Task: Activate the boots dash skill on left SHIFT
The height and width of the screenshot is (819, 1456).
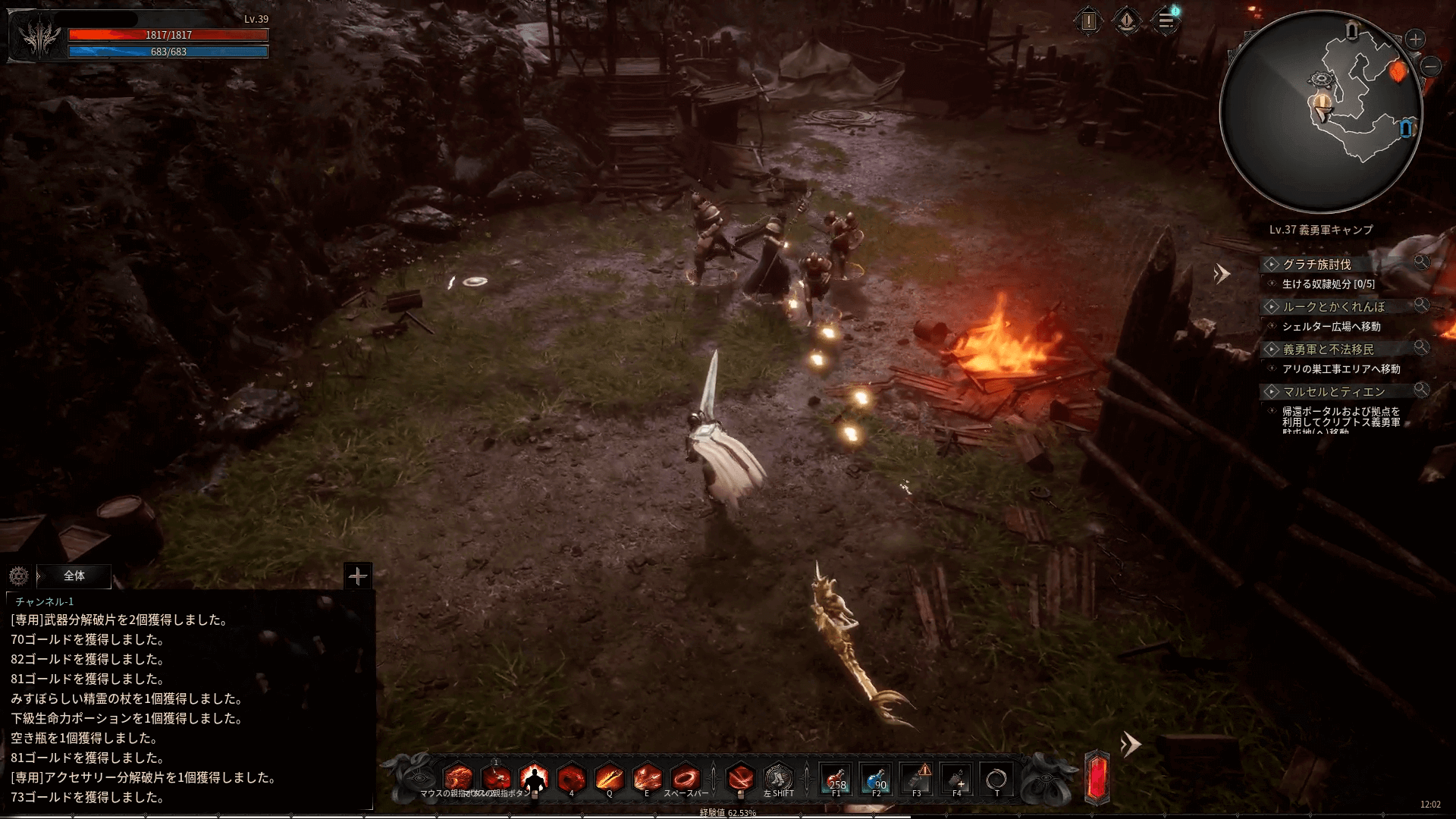Action: (x=778, y=778)
